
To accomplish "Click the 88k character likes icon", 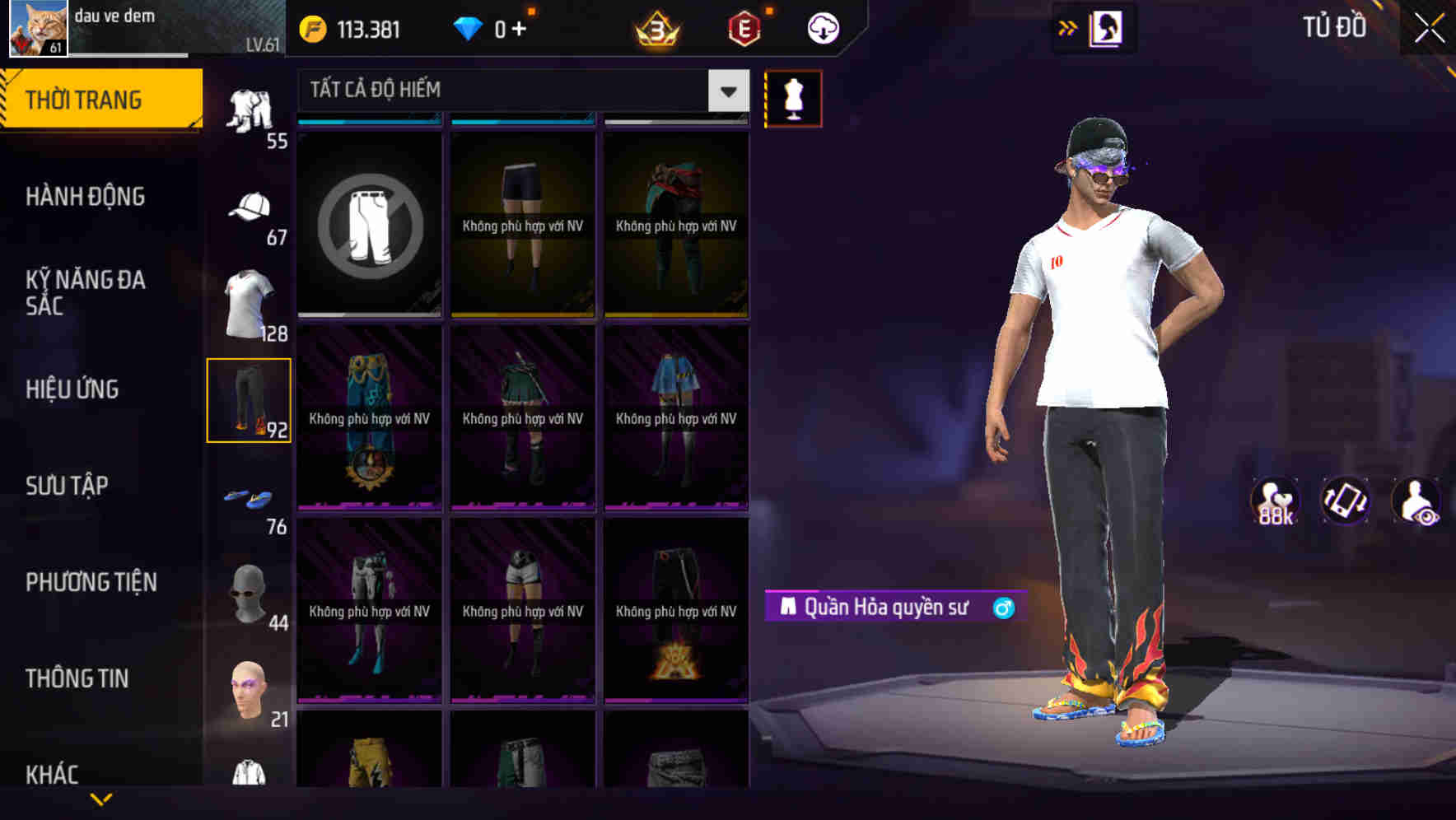I will 1275,498.
